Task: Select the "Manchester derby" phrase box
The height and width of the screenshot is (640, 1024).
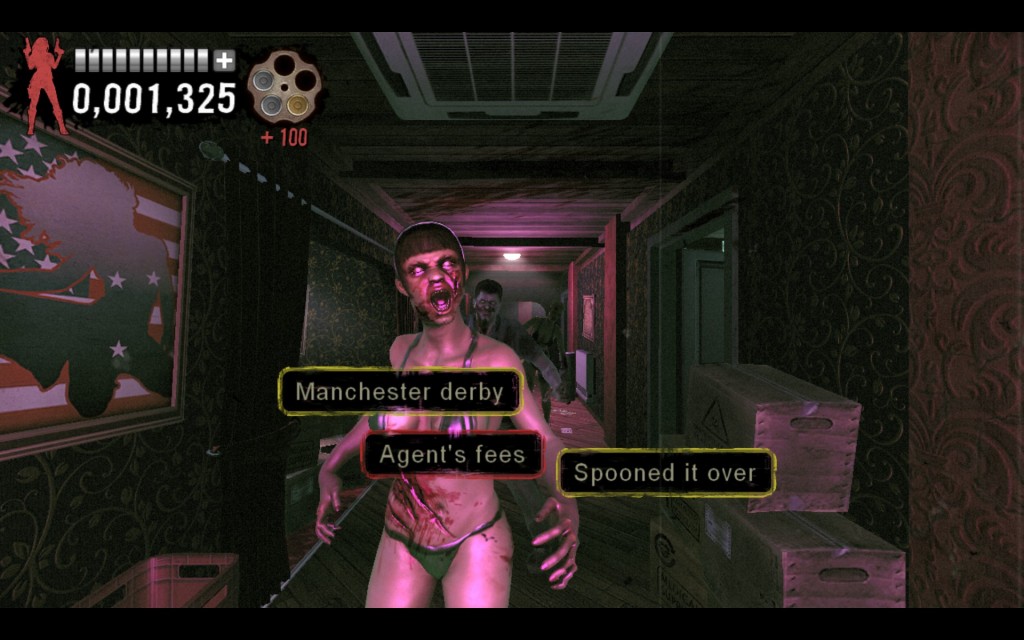Action: (x=400, y=392)
